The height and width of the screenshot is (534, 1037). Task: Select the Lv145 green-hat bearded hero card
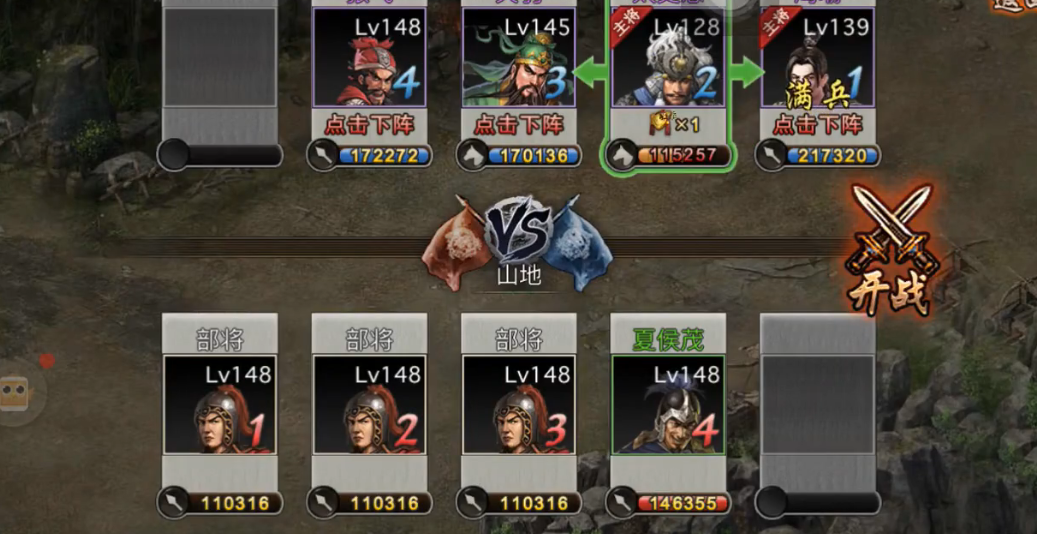tap(519, 58)
